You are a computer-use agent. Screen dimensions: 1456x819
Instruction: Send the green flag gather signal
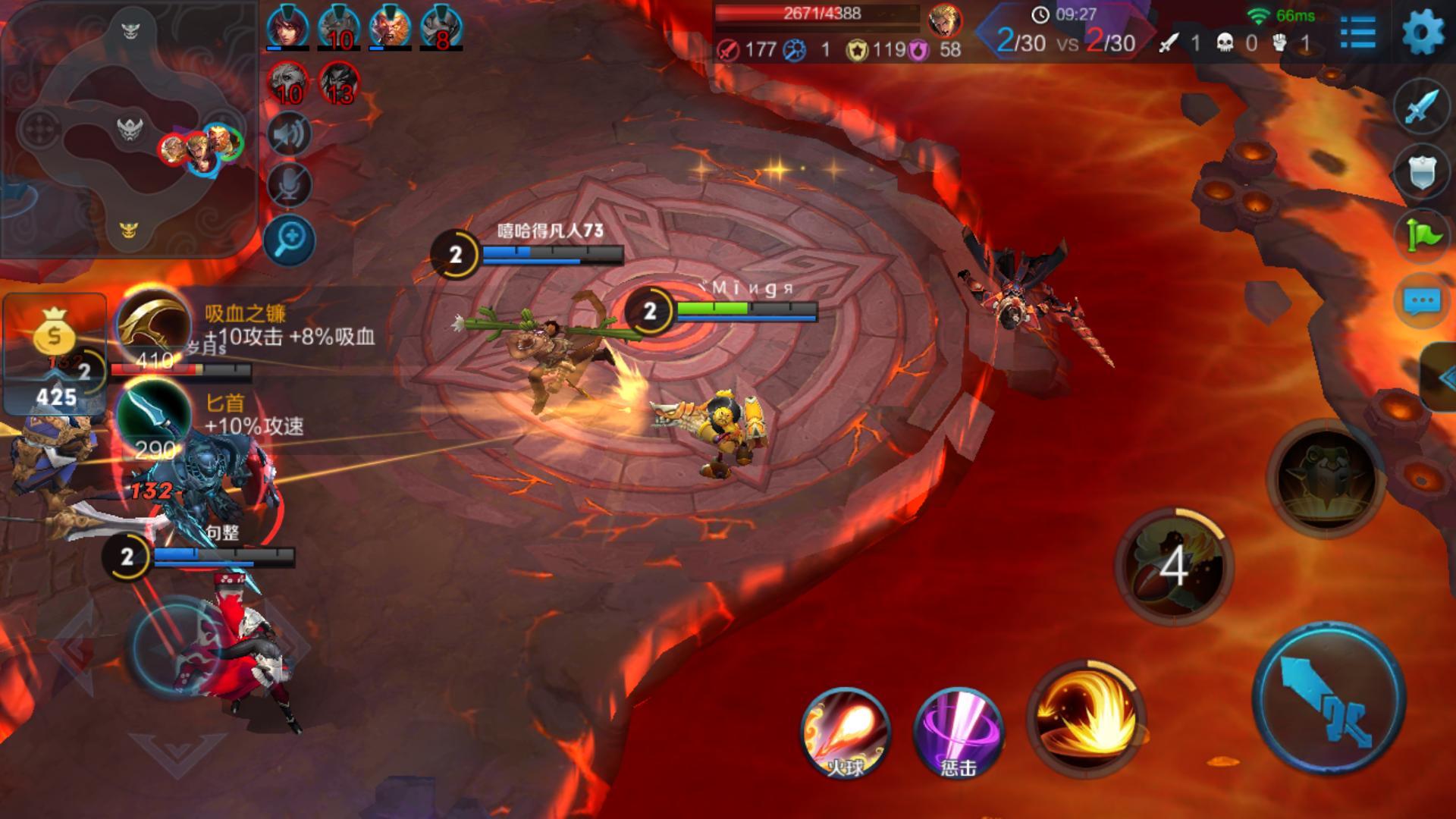point(1421,235)
